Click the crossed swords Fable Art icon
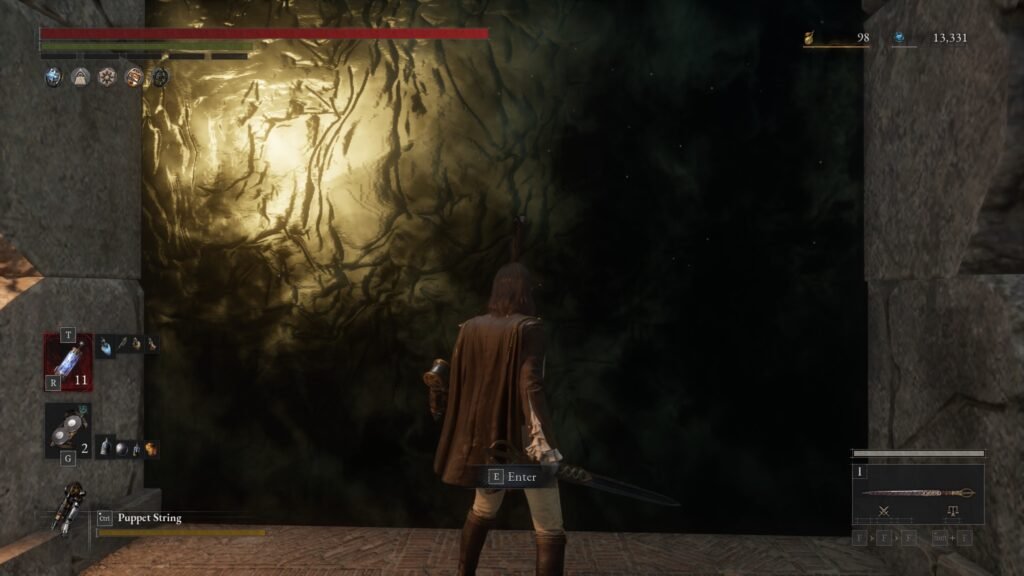The image size is (1024, 576). point(884,511)
